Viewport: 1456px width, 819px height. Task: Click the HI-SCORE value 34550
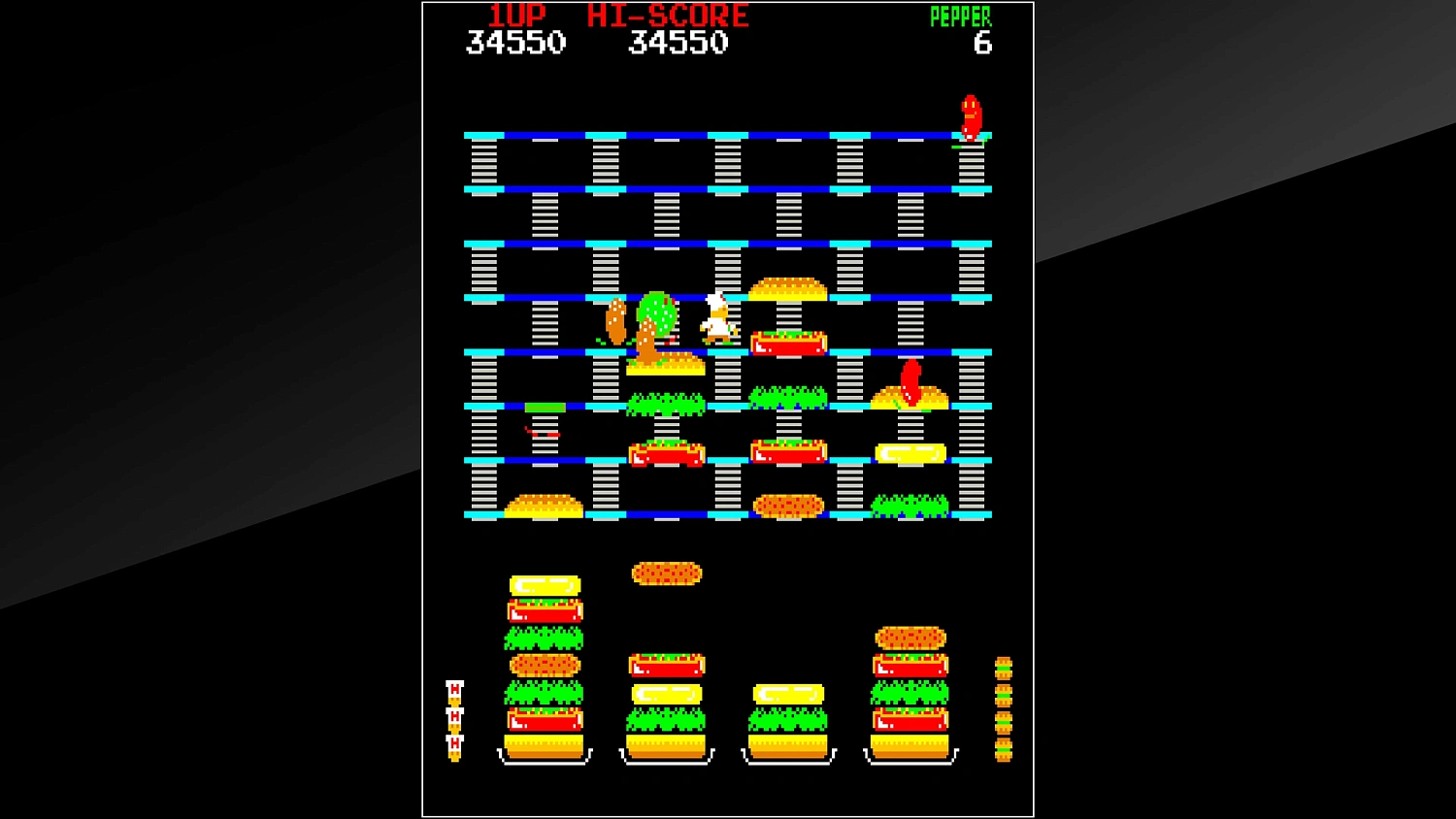[x=679, y=42]
